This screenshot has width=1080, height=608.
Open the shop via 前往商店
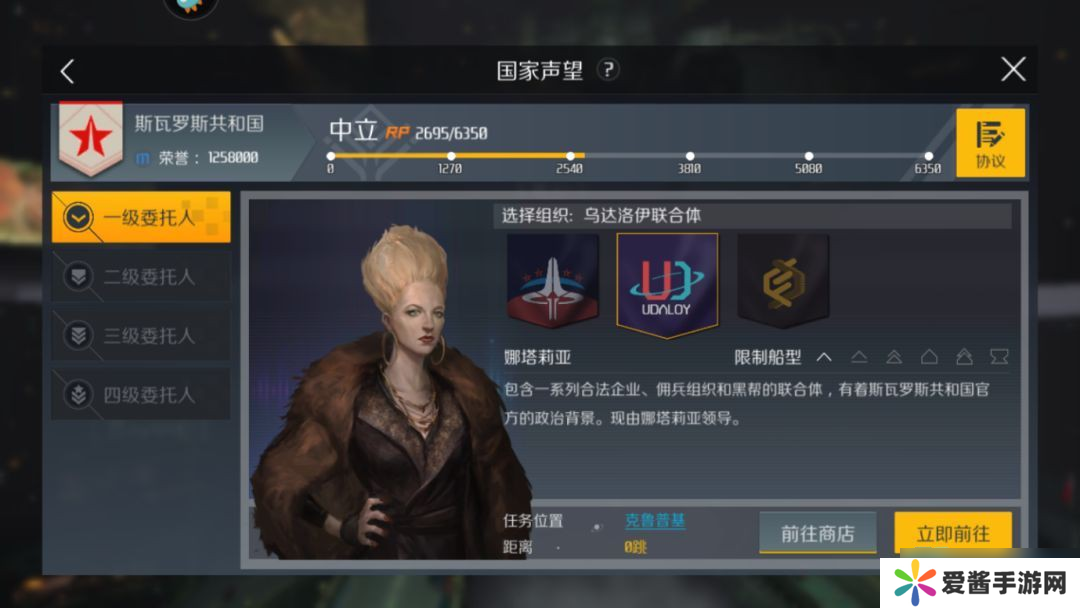817,533
